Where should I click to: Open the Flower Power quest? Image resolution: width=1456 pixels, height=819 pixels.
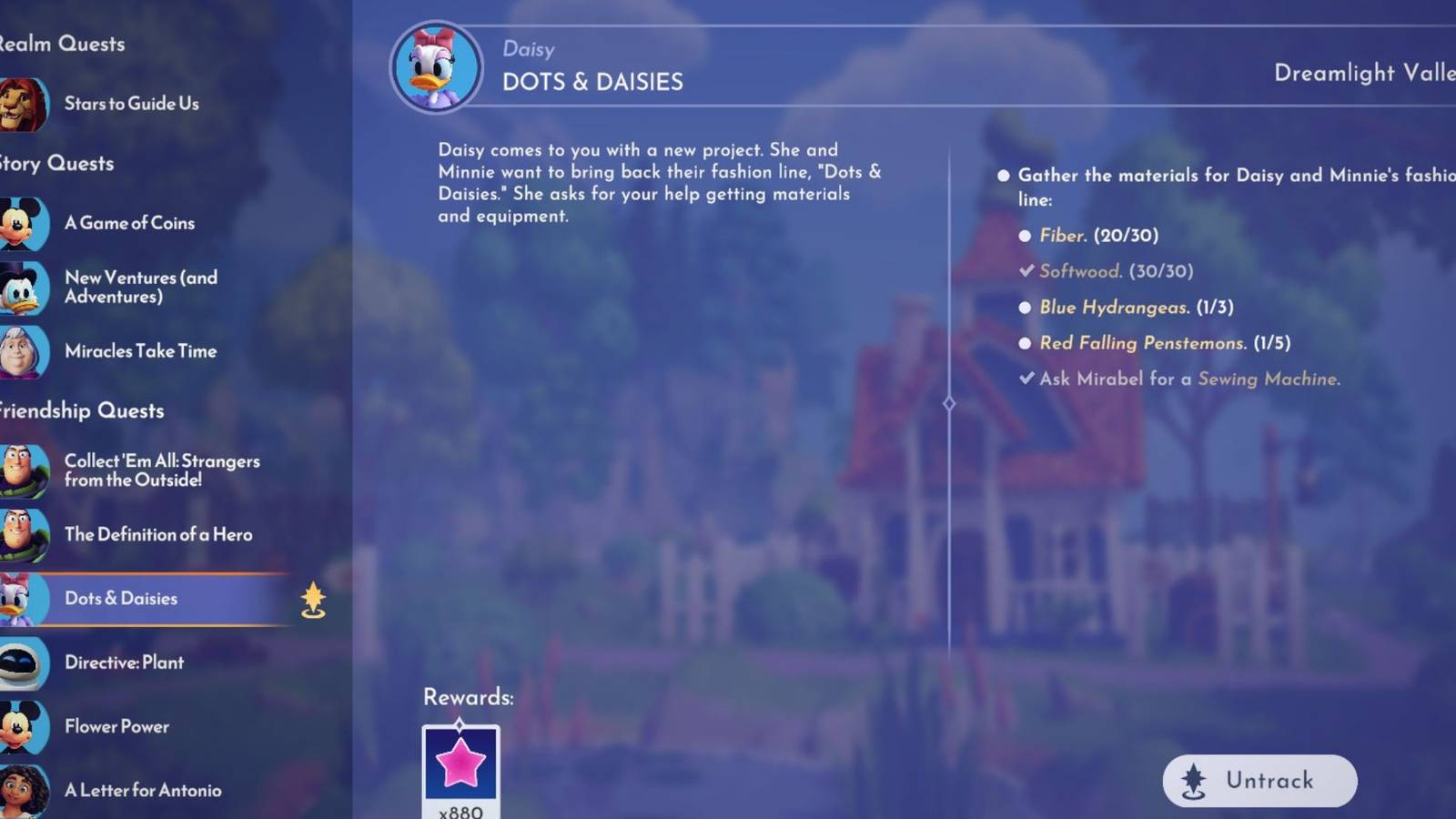[116, 727]
